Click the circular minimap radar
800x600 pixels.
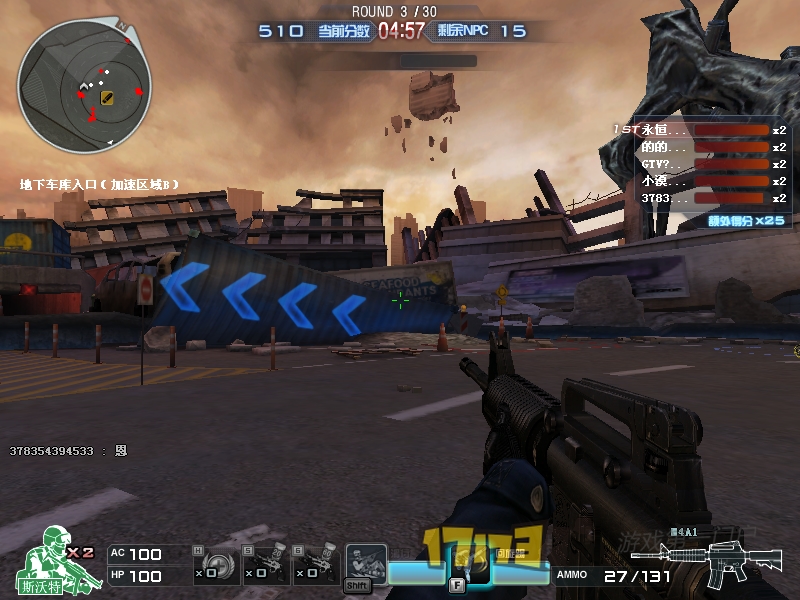[85, 85]
